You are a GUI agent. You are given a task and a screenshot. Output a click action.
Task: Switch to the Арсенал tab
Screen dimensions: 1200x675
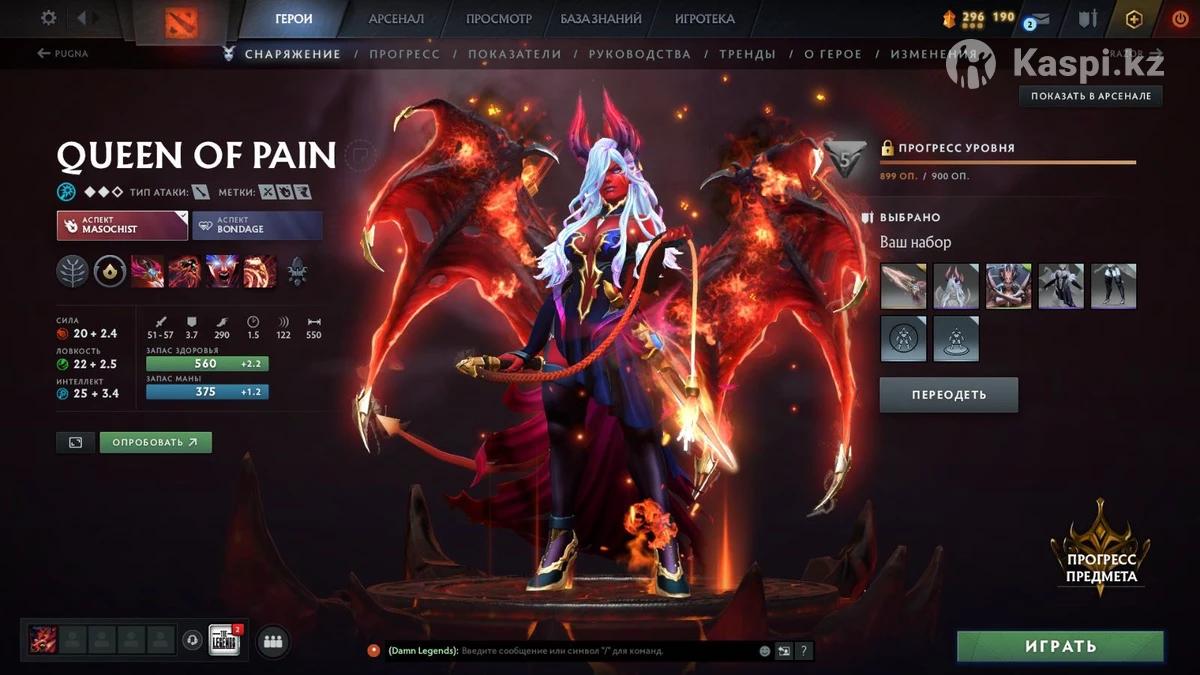click(396, 19)
